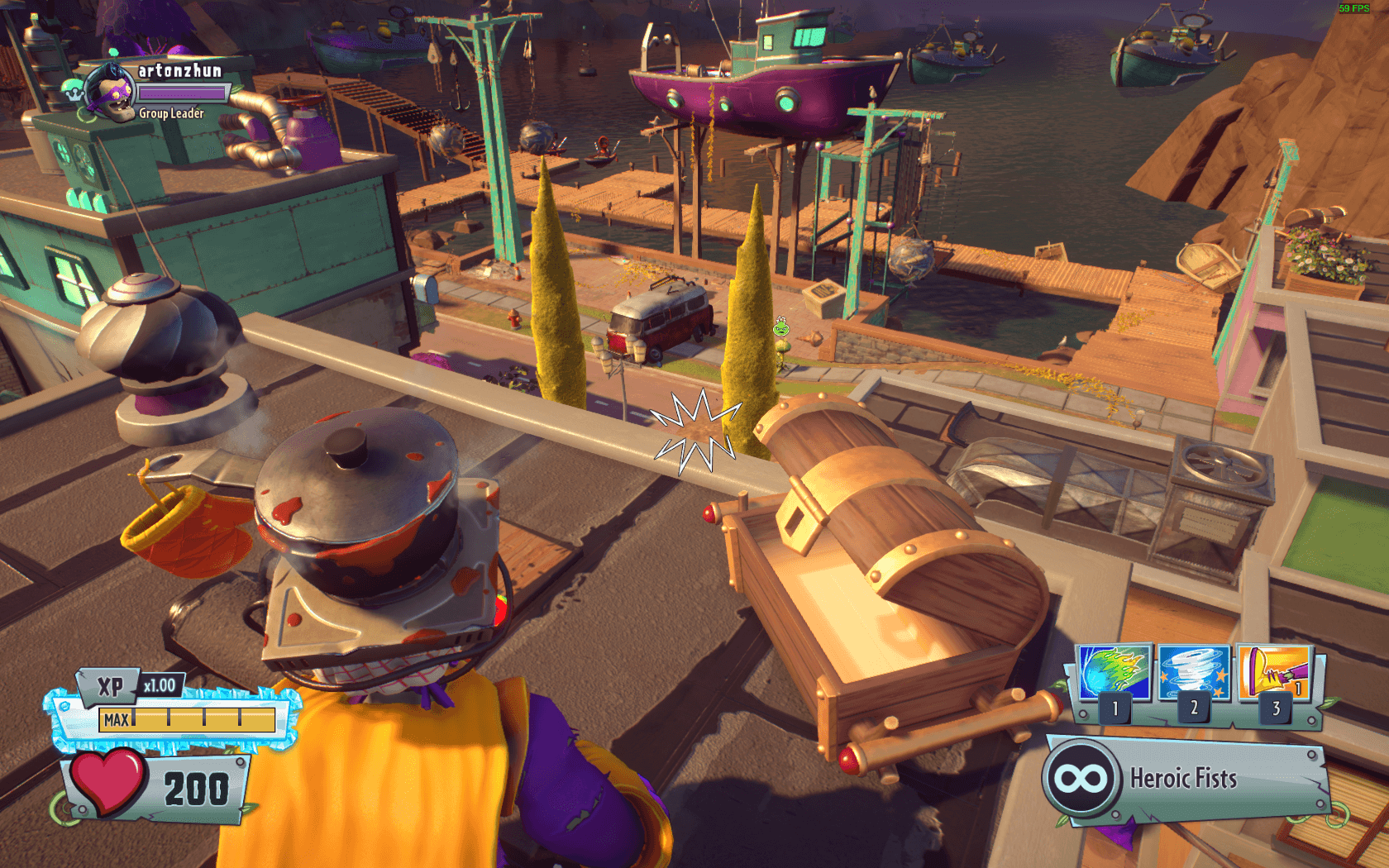Use the Turbo Twister tornado ability
The image size is (1389, 868).
pos(1194,672)
